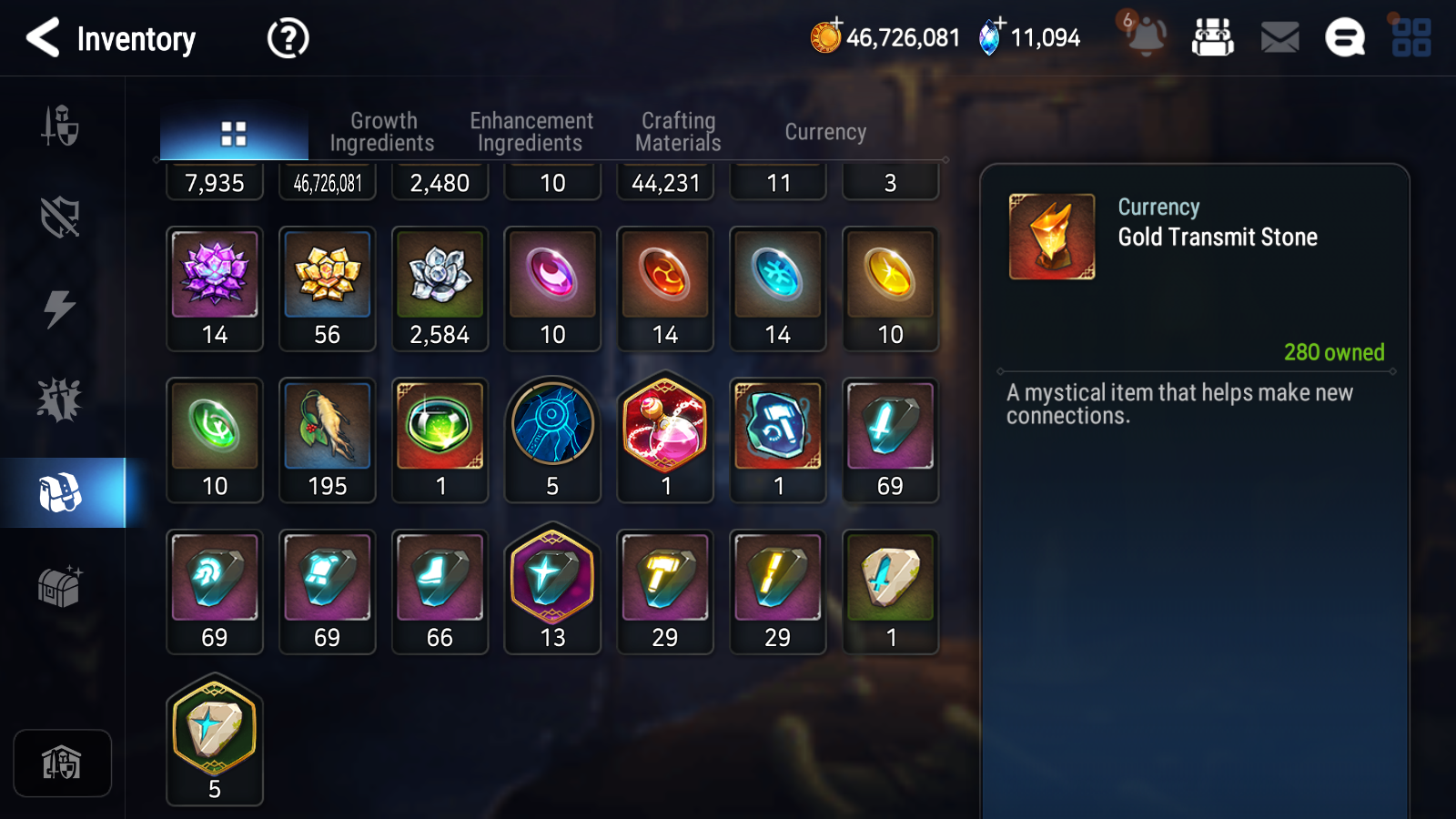Switch to the Currency tab
Screen dimensions: 1456x819
824,131
